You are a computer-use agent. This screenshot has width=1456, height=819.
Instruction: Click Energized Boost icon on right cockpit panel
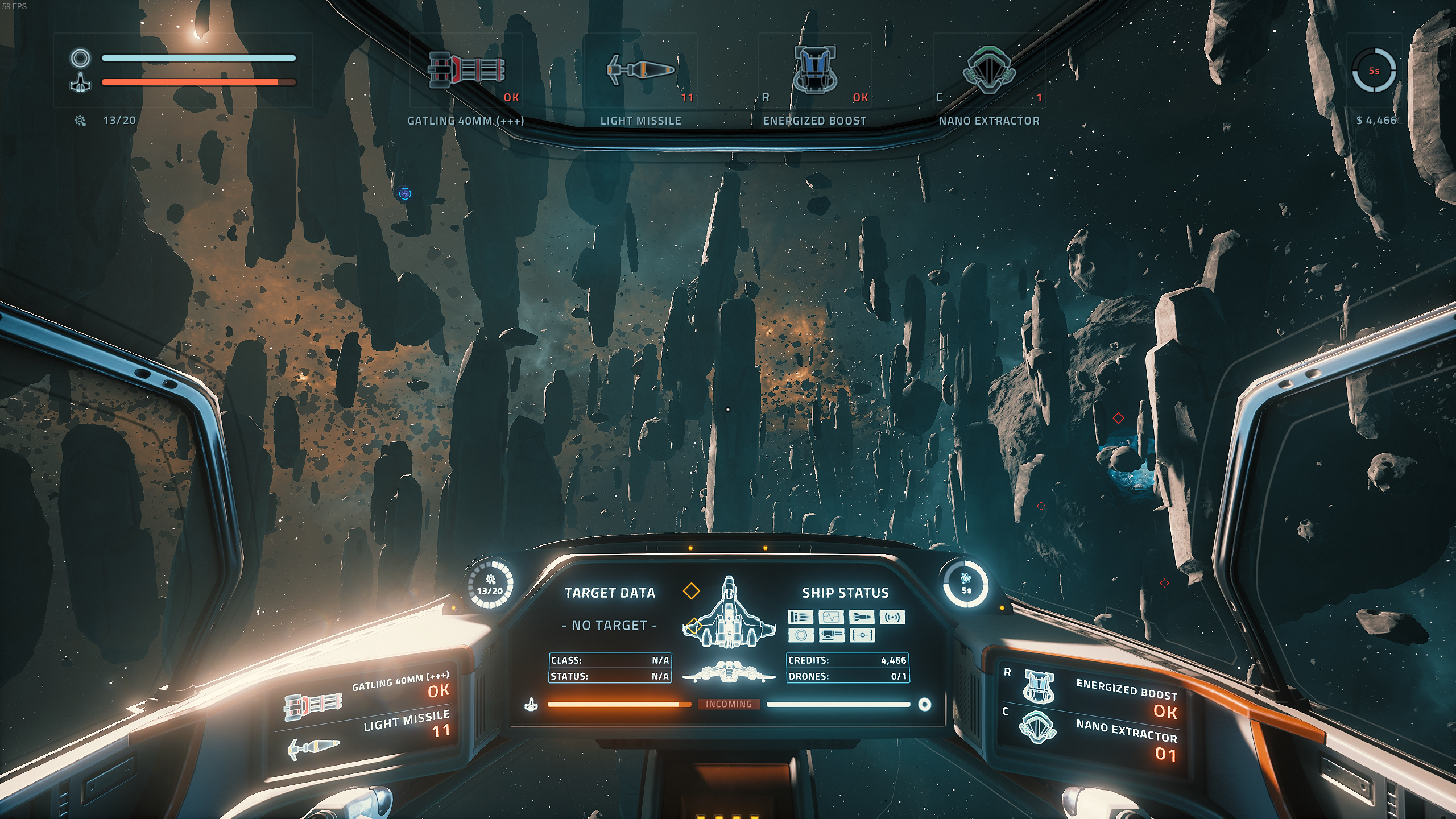click(x=1039, y=686)
